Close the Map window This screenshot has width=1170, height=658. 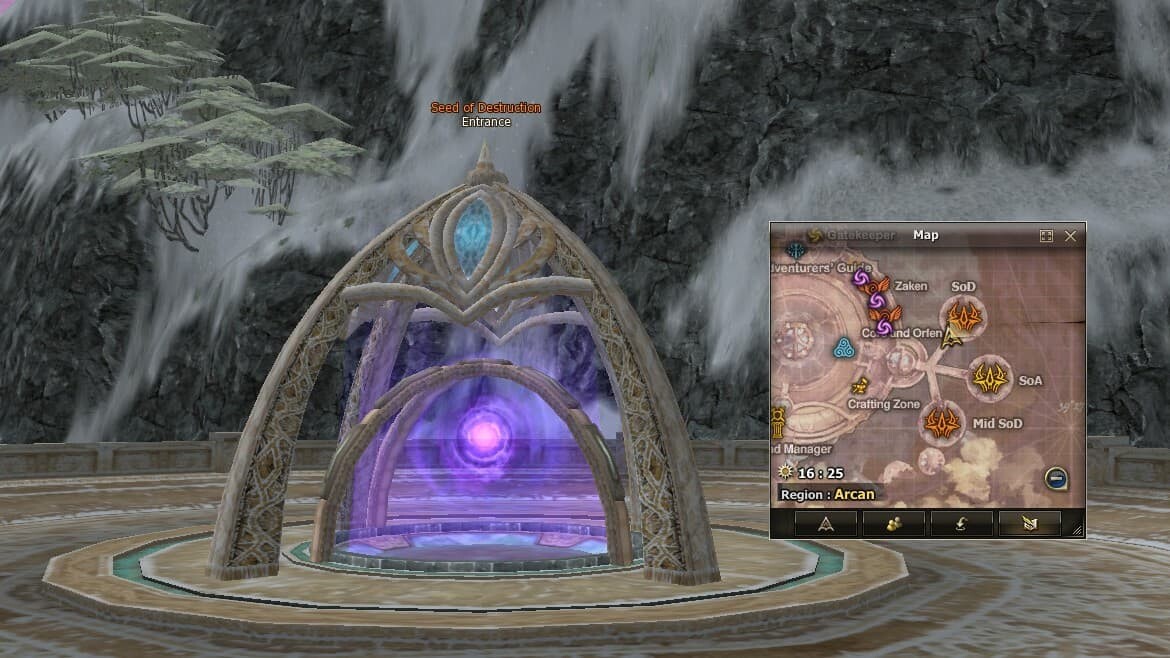point(1070,236)
